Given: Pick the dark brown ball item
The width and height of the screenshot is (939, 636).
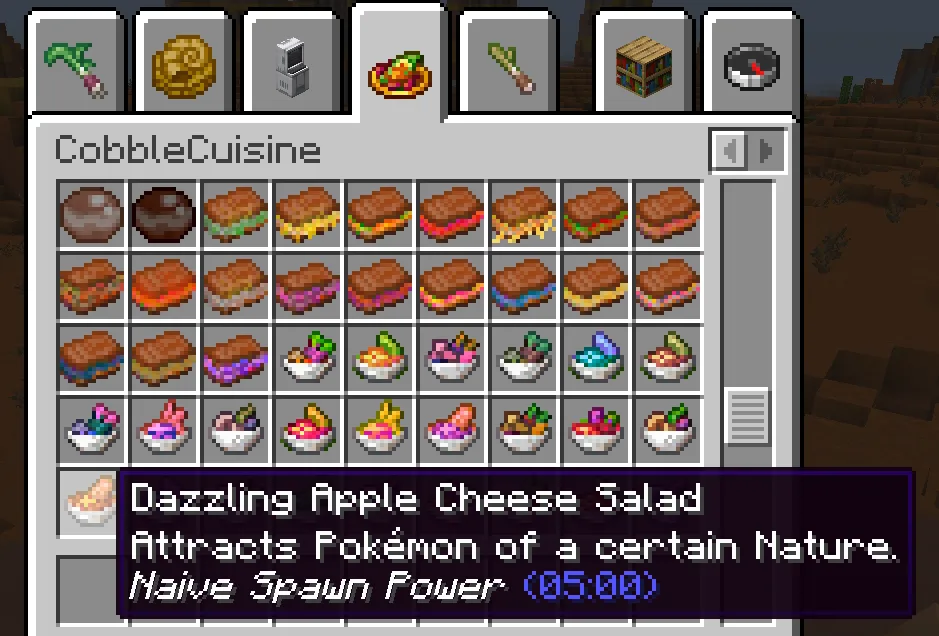Looking at the screenshot, I should [x=164, y=213].
